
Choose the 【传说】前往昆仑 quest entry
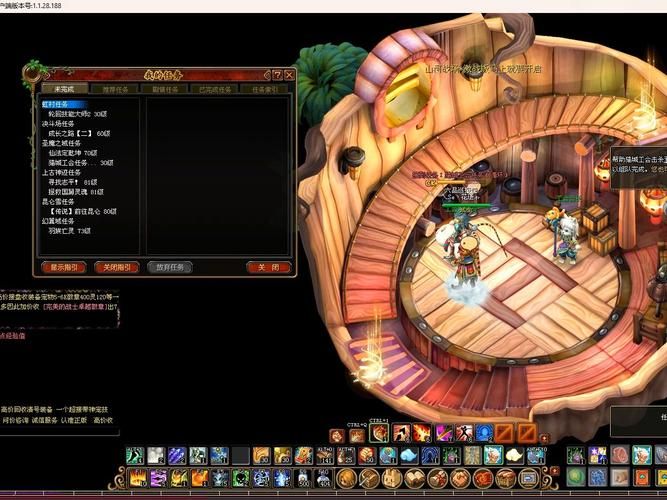(x=78, y=210)
